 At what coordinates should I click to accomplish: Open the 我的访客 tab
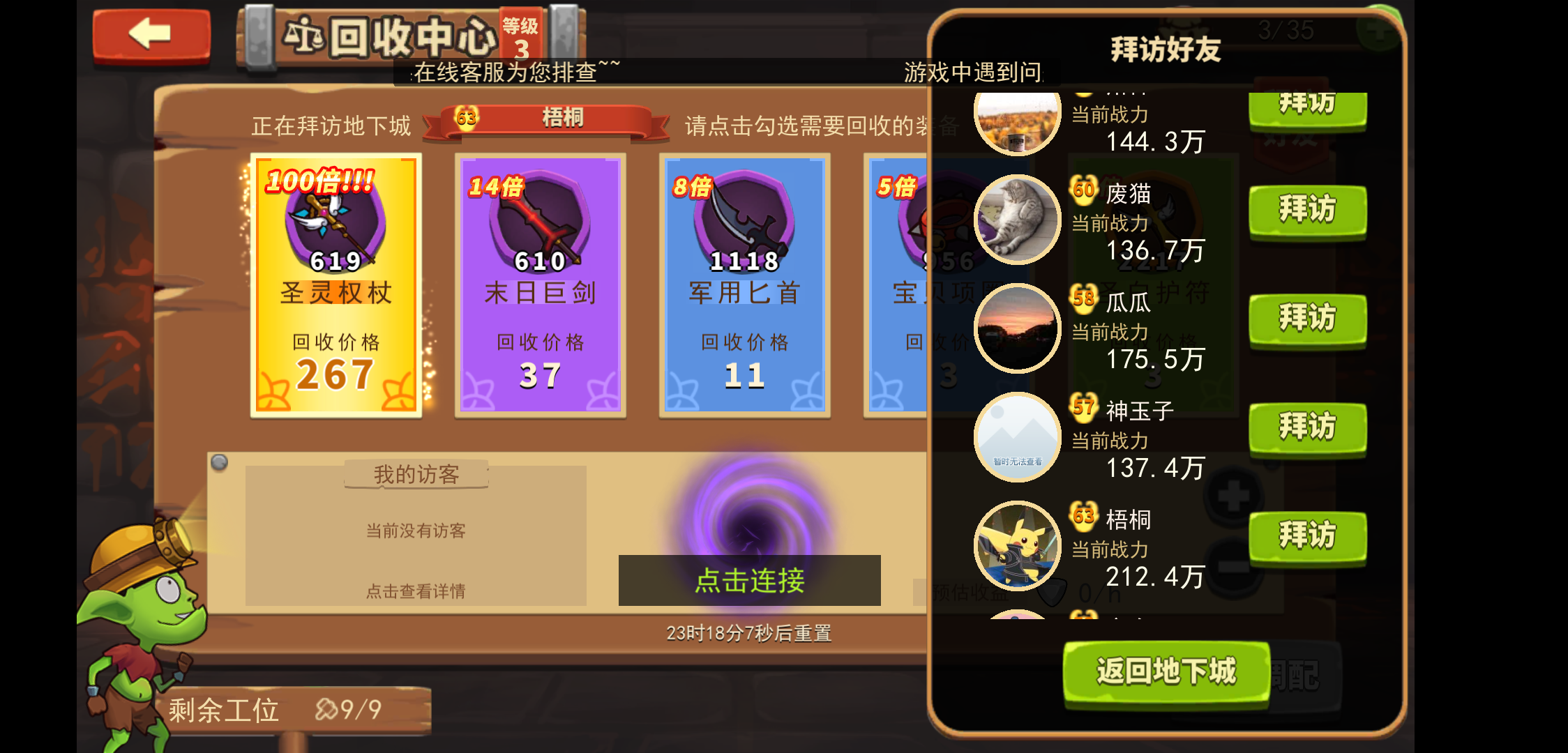tap(415, 473)
